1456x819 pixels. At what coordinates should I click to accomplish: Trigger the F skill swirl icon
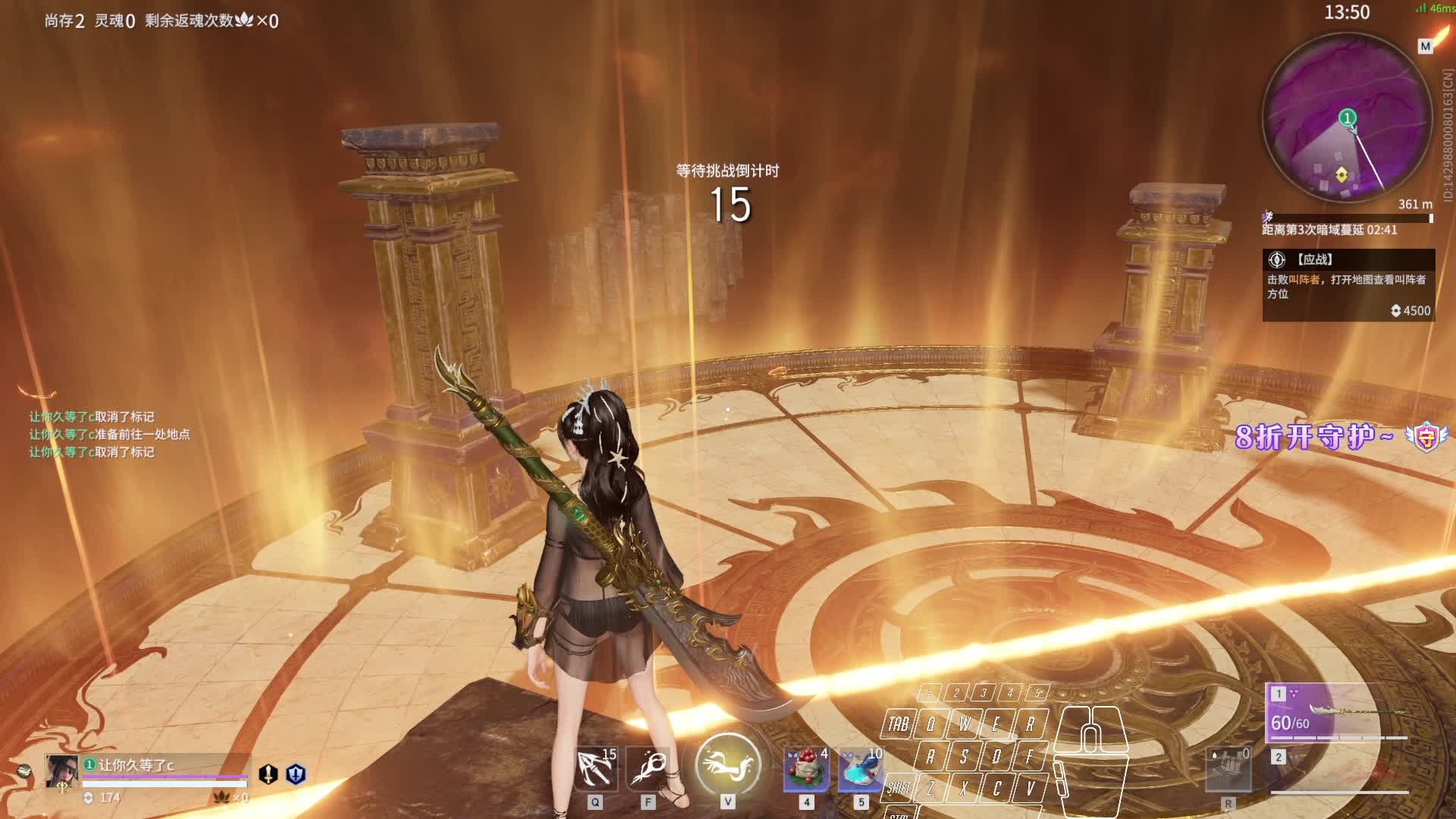click(x=648, y=767)
